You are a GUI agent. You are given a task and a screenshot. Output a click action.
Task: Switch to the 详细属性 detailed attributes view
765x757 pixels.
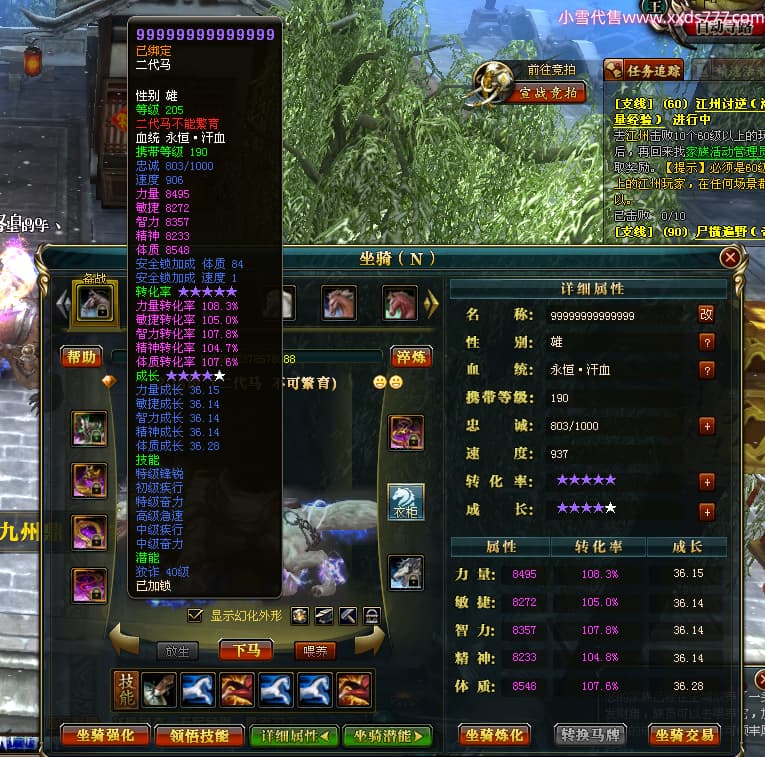click(293, 736)
